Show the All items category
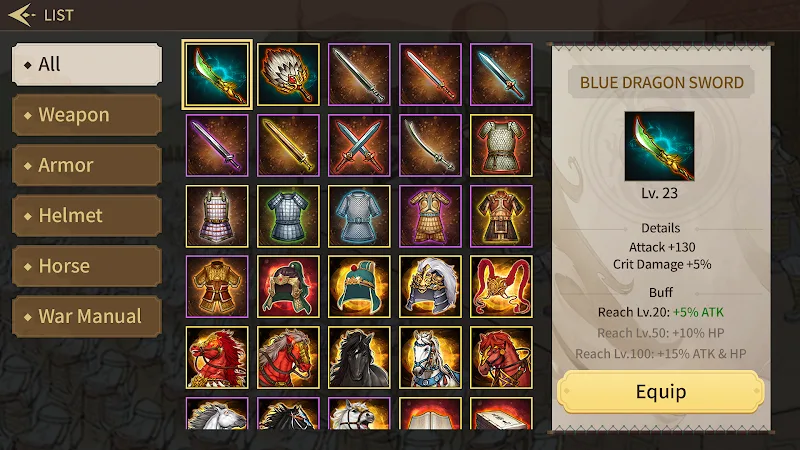The width and height of the screenshot is (800, 450). 86,64
